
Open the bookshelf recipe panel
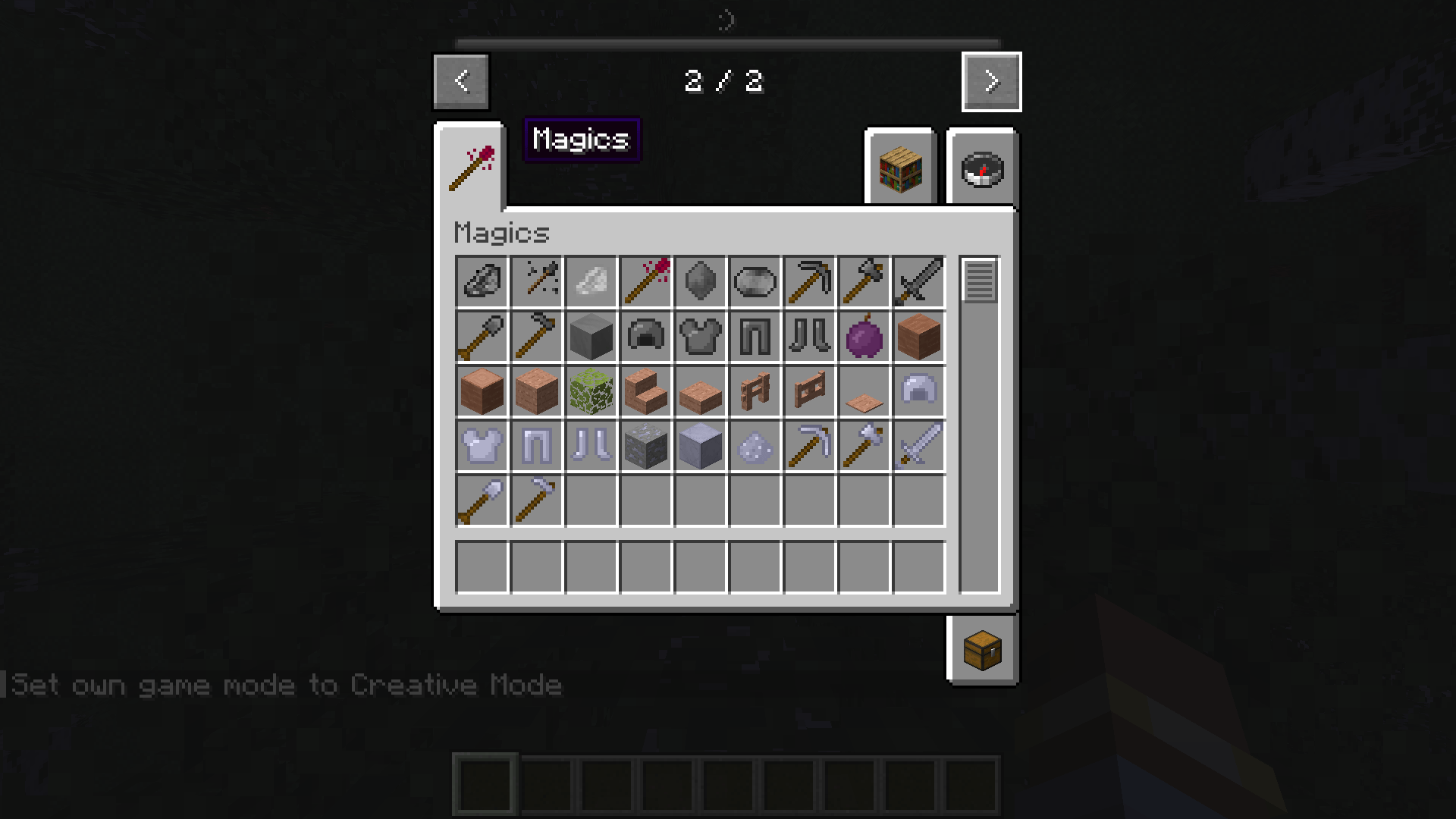tap(900, 168)
